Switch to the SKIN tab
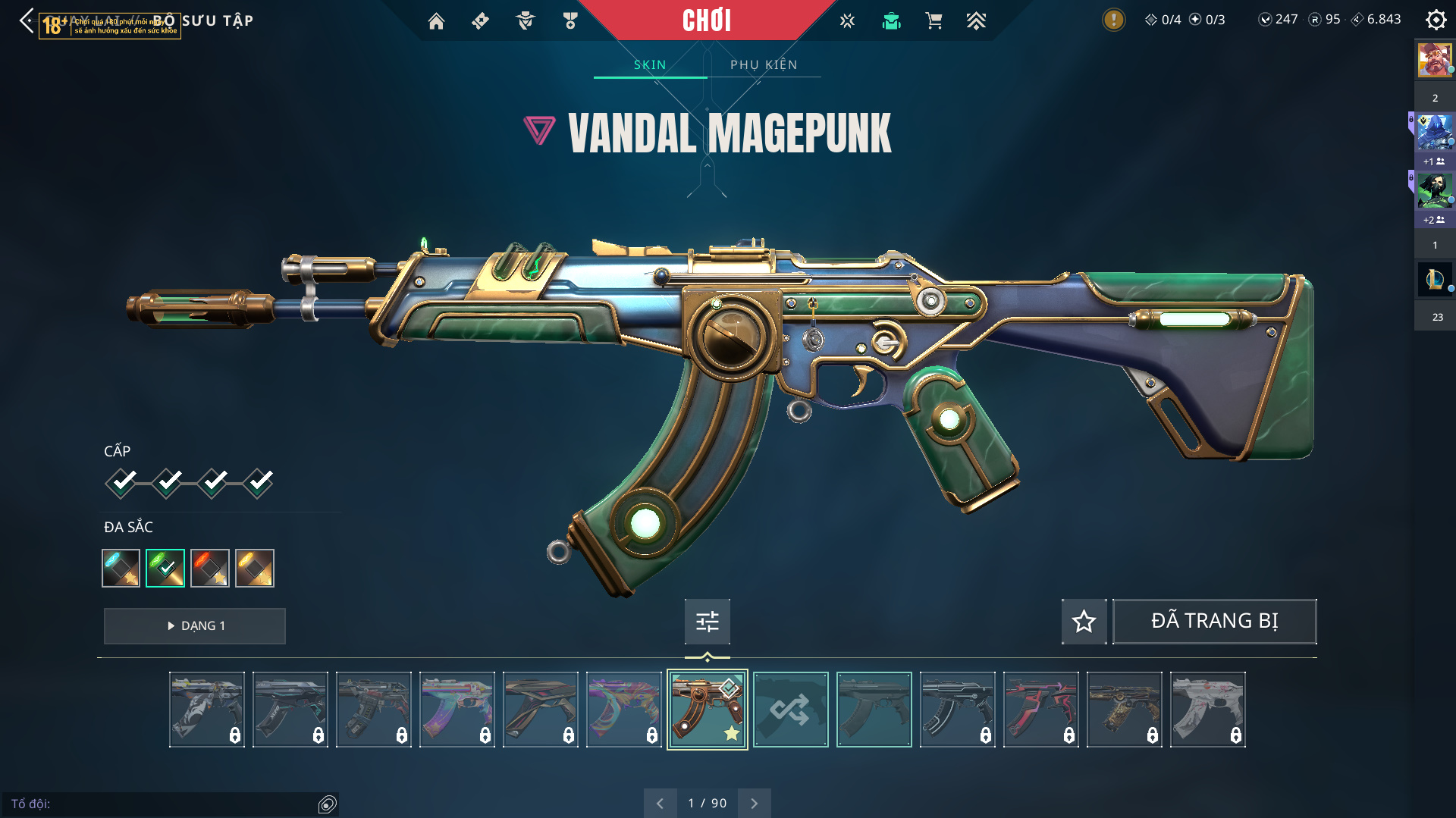 (650, 65)
